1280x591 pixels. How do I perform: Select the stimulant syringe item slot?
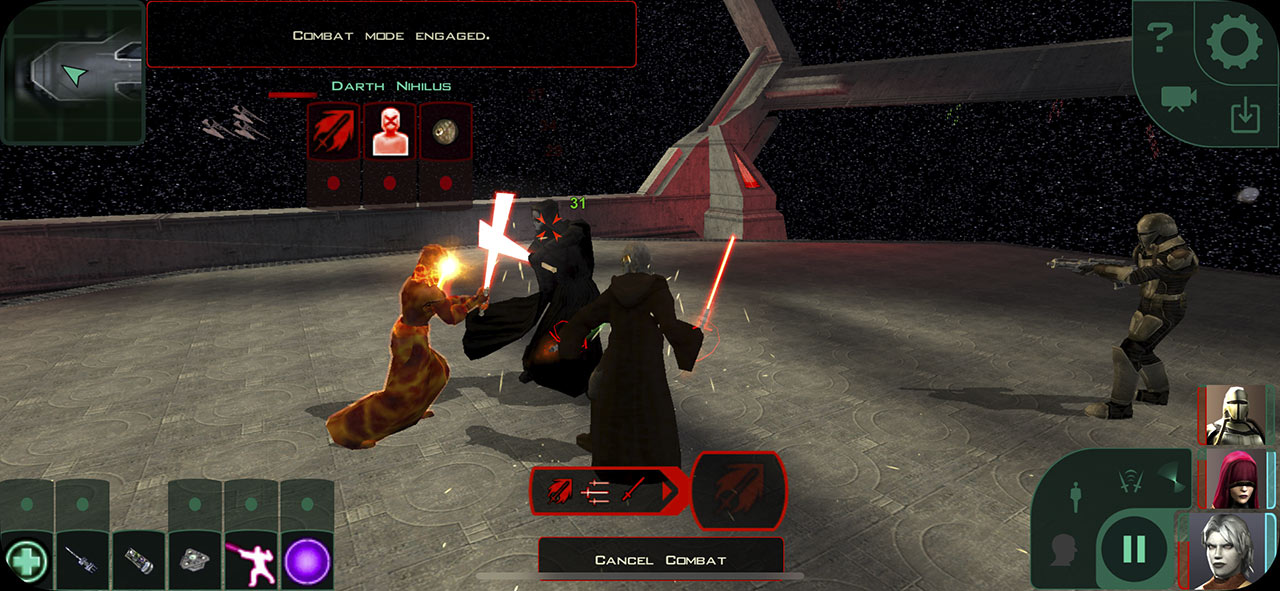pos(82,560)
